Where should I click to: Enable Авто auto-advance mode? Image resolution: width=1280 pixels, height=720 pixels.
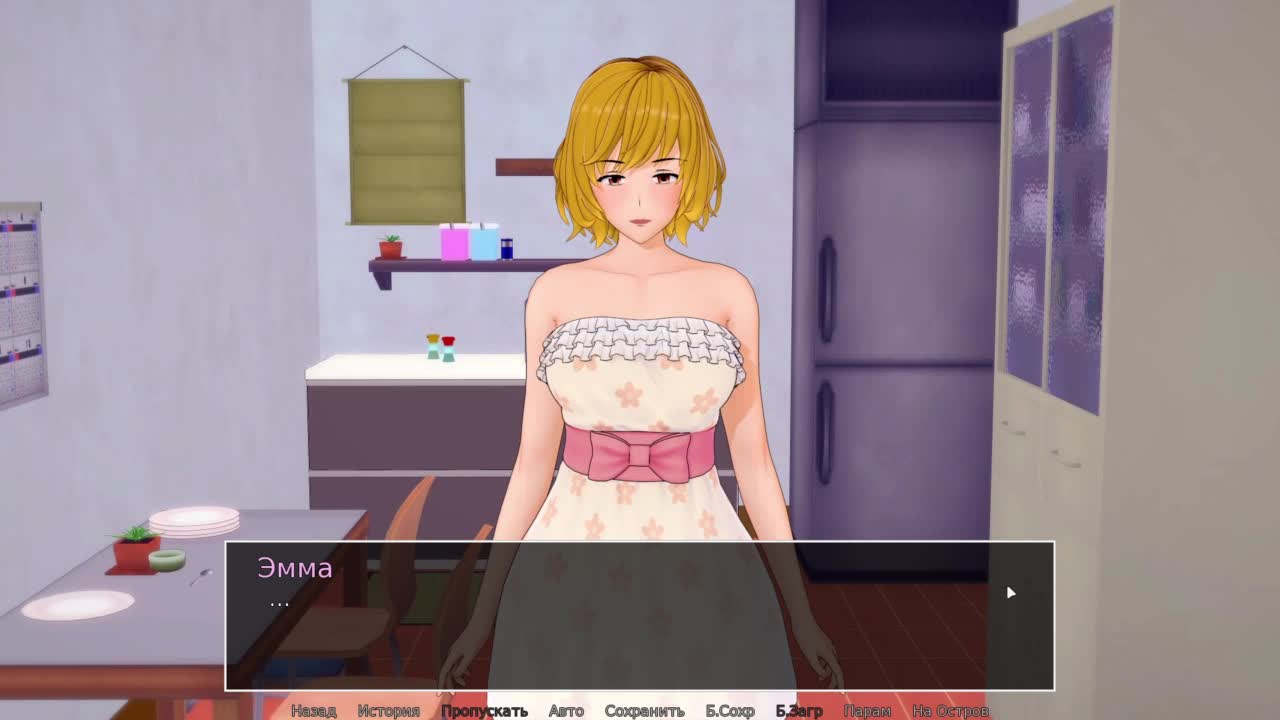point(566,711)
